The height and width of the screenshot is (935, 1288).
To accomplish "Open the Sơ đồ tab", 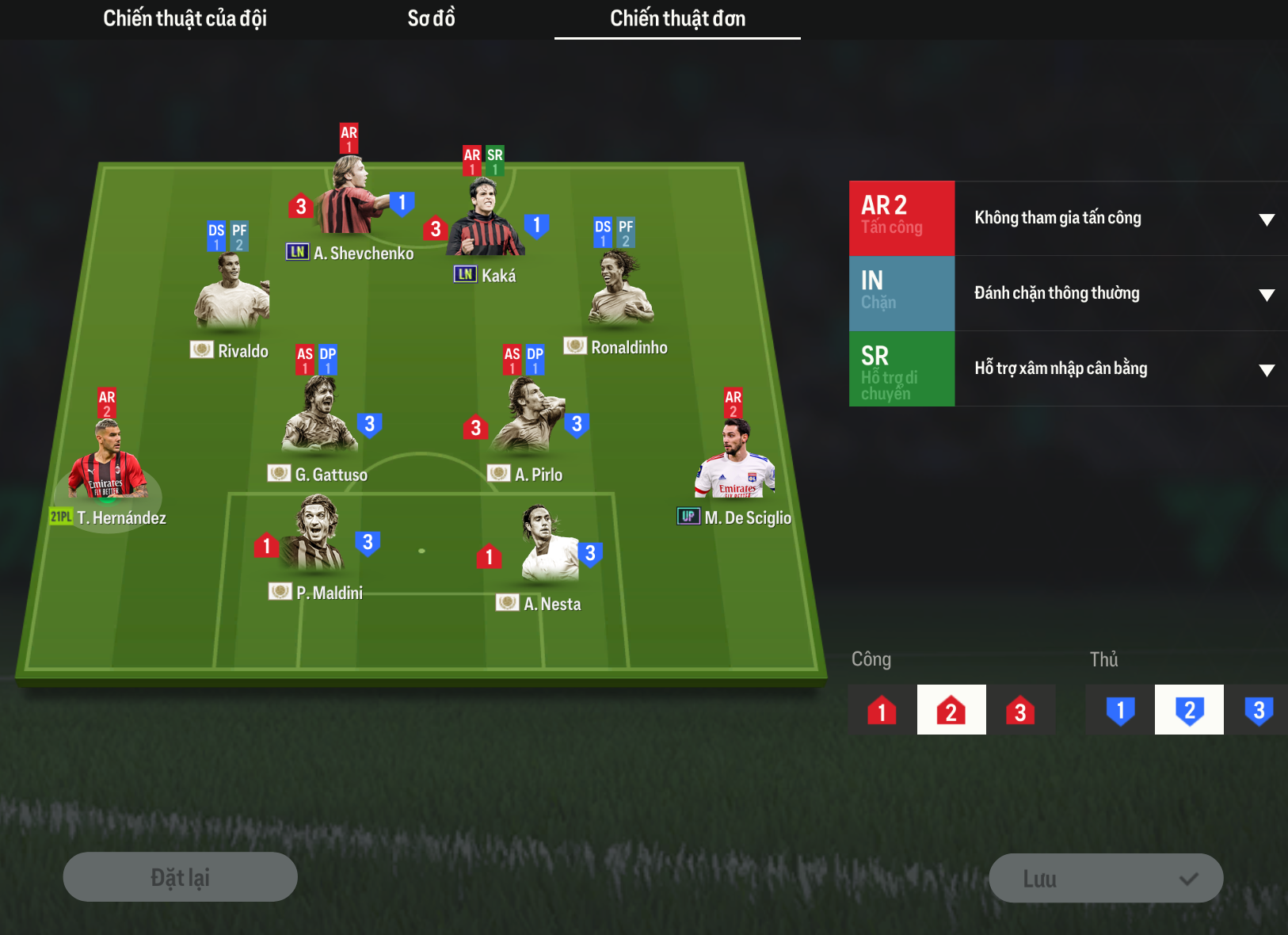I will [431, 18].
